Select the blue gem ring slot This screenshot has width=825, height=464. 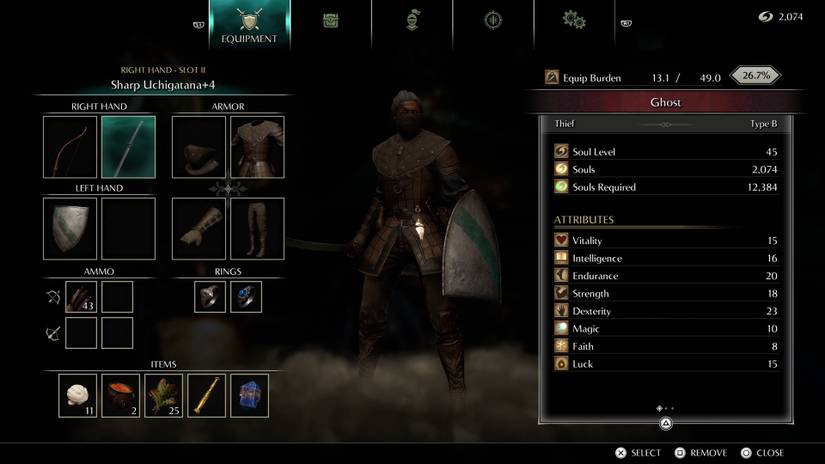[246, 296]
